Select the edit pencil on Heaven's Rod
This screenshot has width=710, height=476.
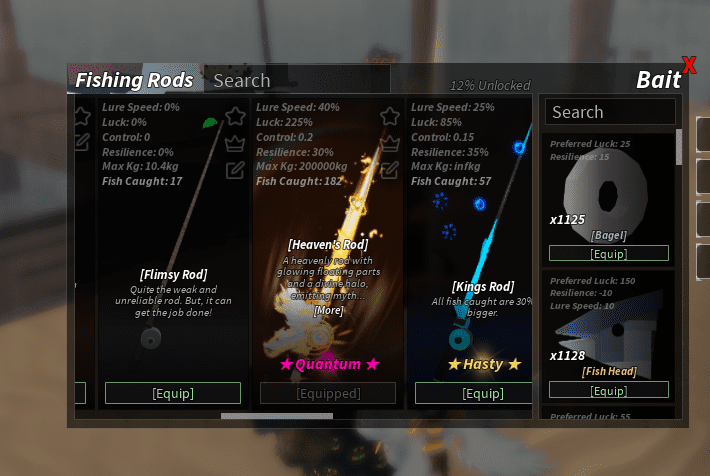(x=390, y=168)
